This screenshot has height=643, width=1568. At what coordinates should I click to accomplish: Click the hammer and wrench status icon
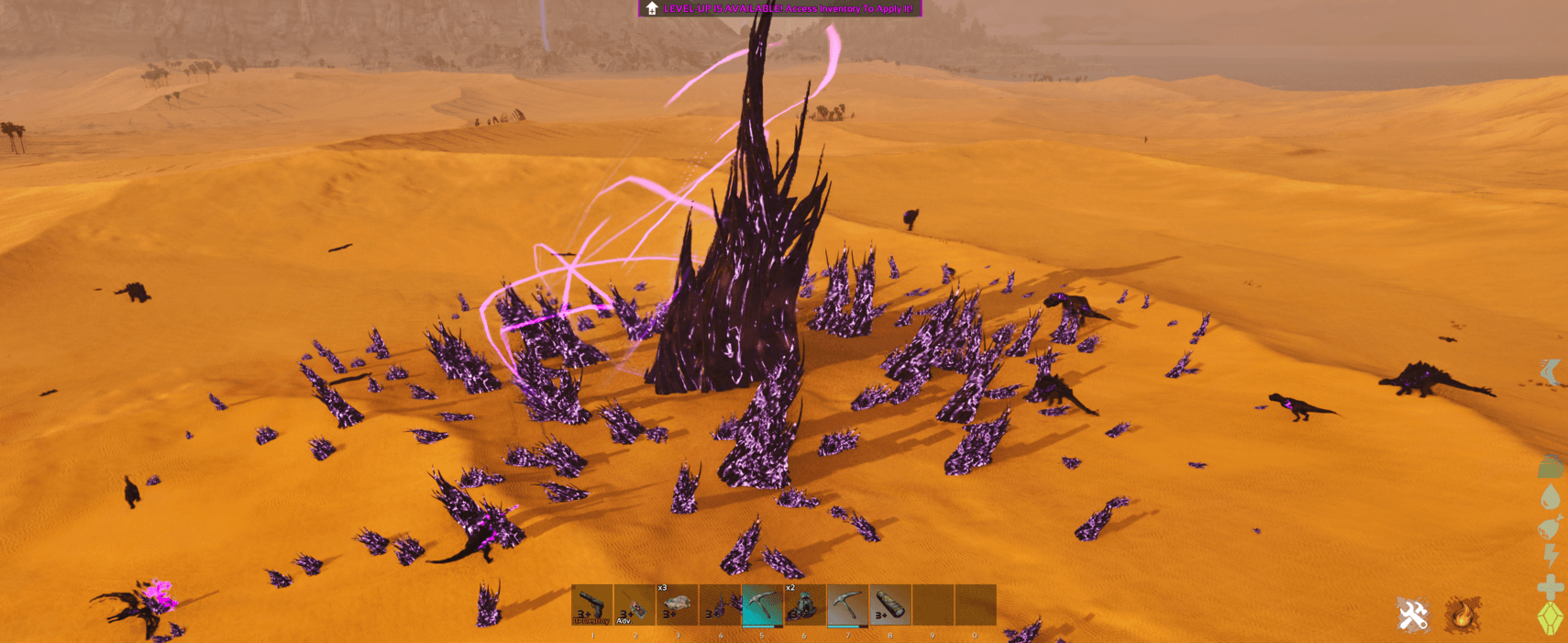[x=1413, y=615]
